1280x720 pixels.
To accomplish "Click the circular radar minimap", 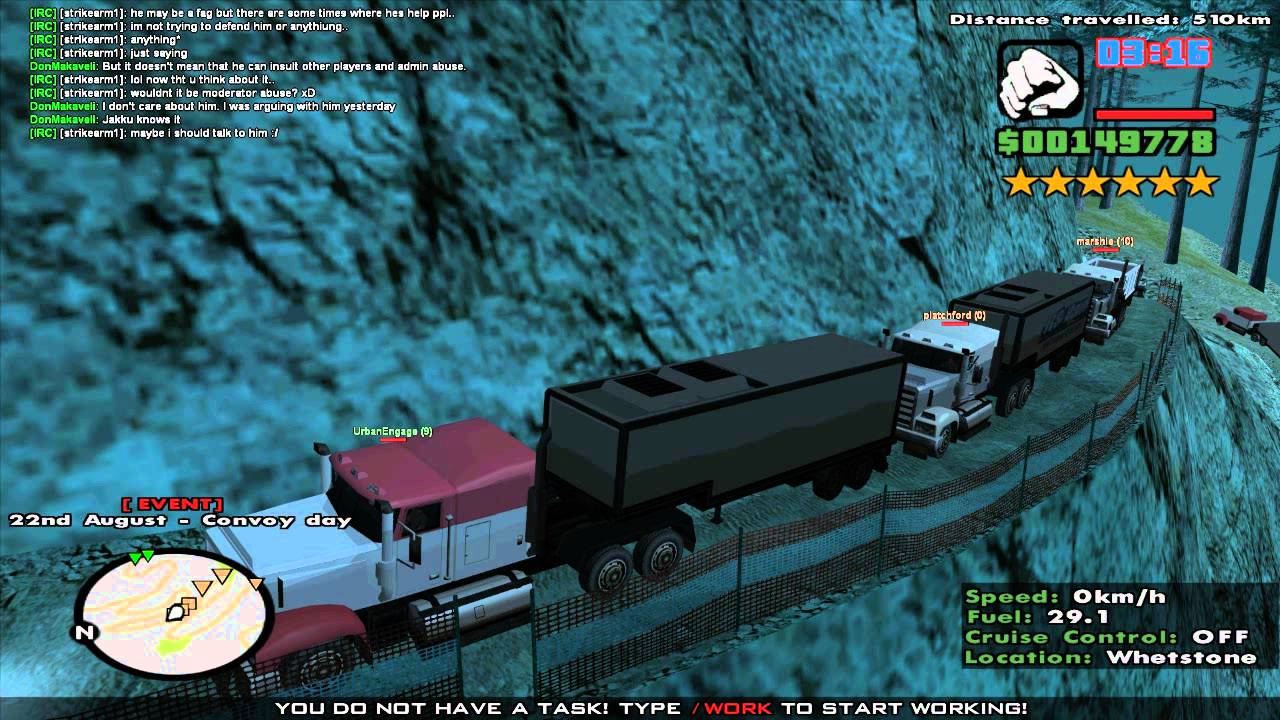I will pos(173,614).
